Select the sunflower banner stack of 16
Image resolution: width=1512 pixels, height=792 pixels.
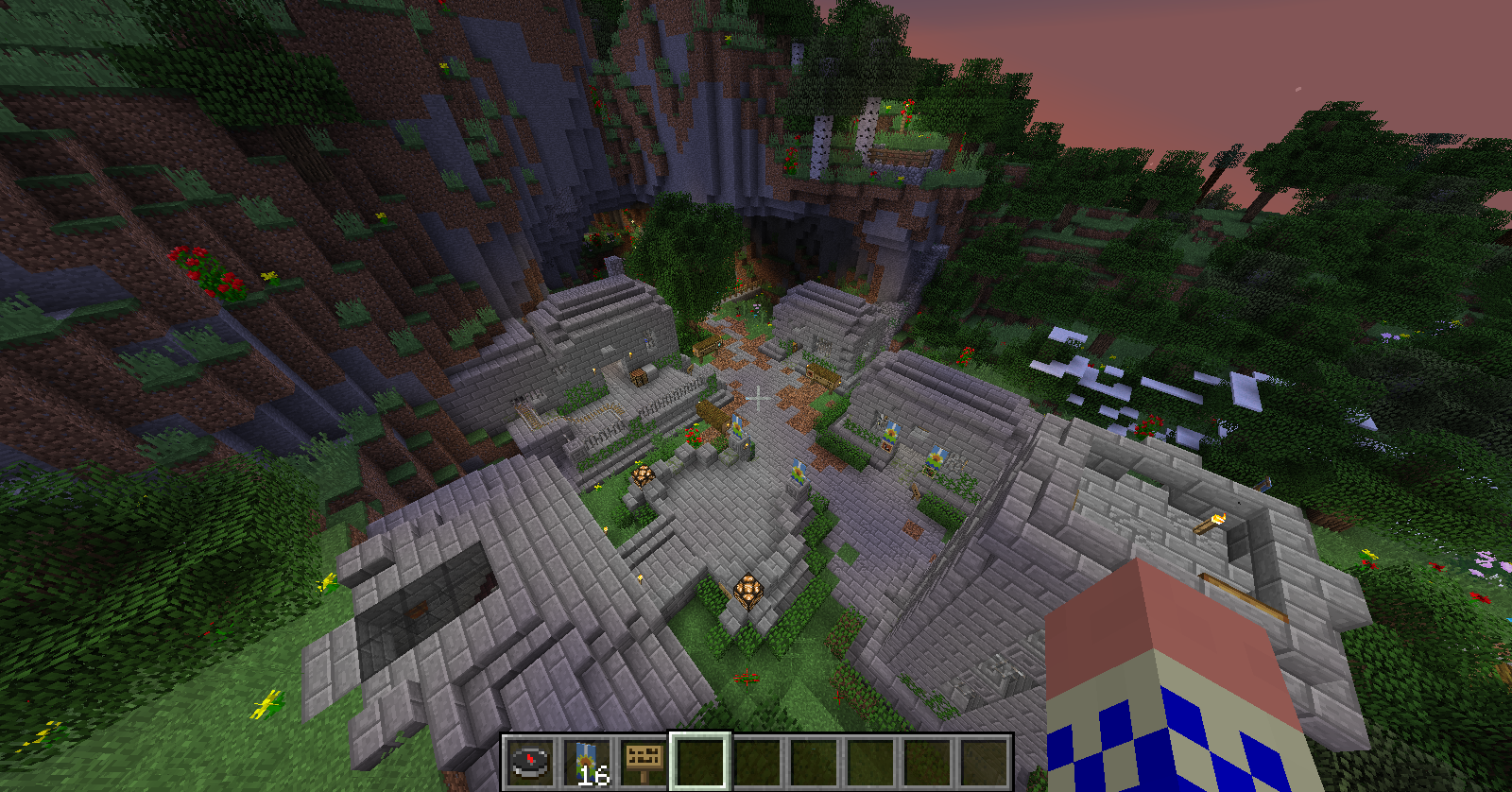[587, 762]
